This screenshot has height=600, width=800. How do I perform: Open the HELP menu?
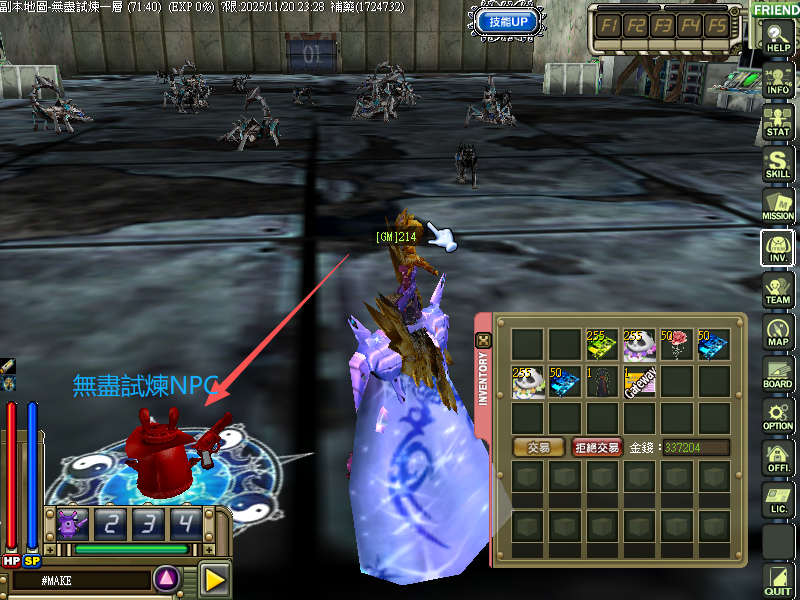point(778,36)
